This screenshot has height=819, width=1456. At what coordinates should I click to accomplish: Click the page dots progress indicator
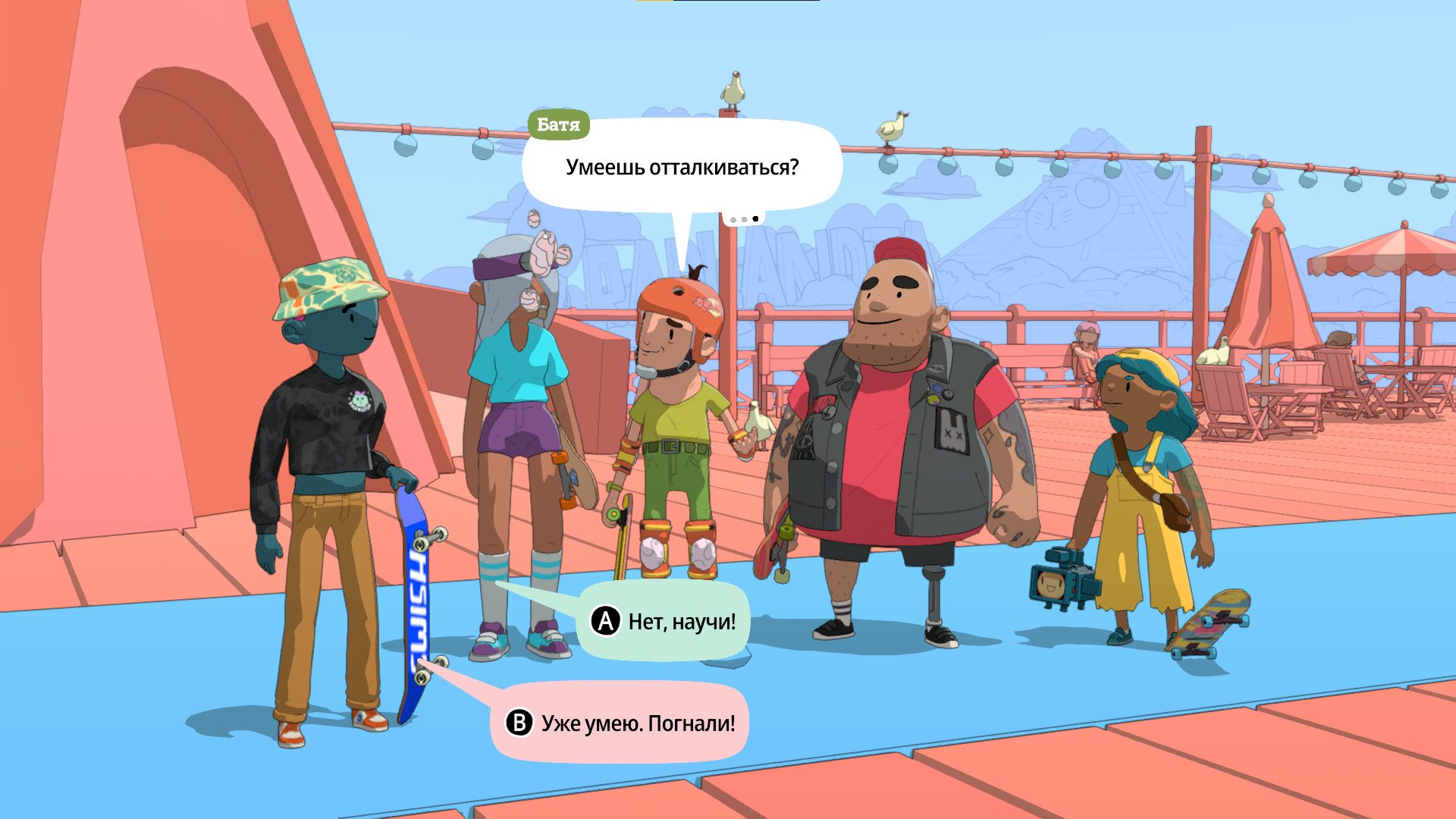tap(743, 218)
